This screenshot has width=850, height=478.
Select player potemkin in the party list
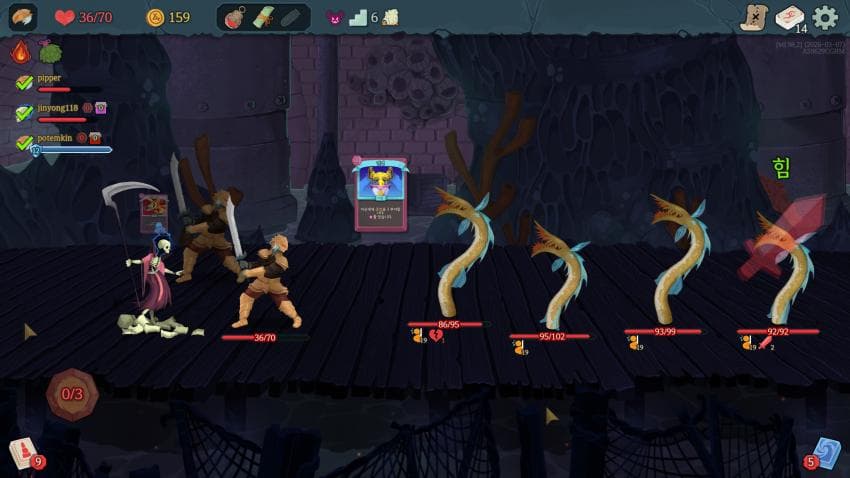[x=55, y=138]
